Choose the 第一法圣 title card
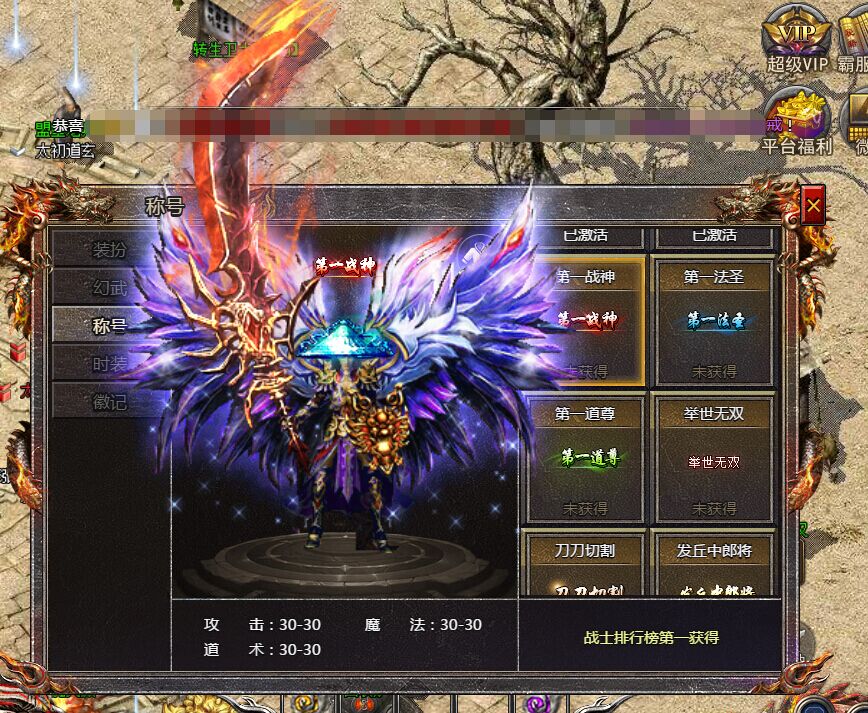This screenshot has height=713, width=868. point(714,322)
